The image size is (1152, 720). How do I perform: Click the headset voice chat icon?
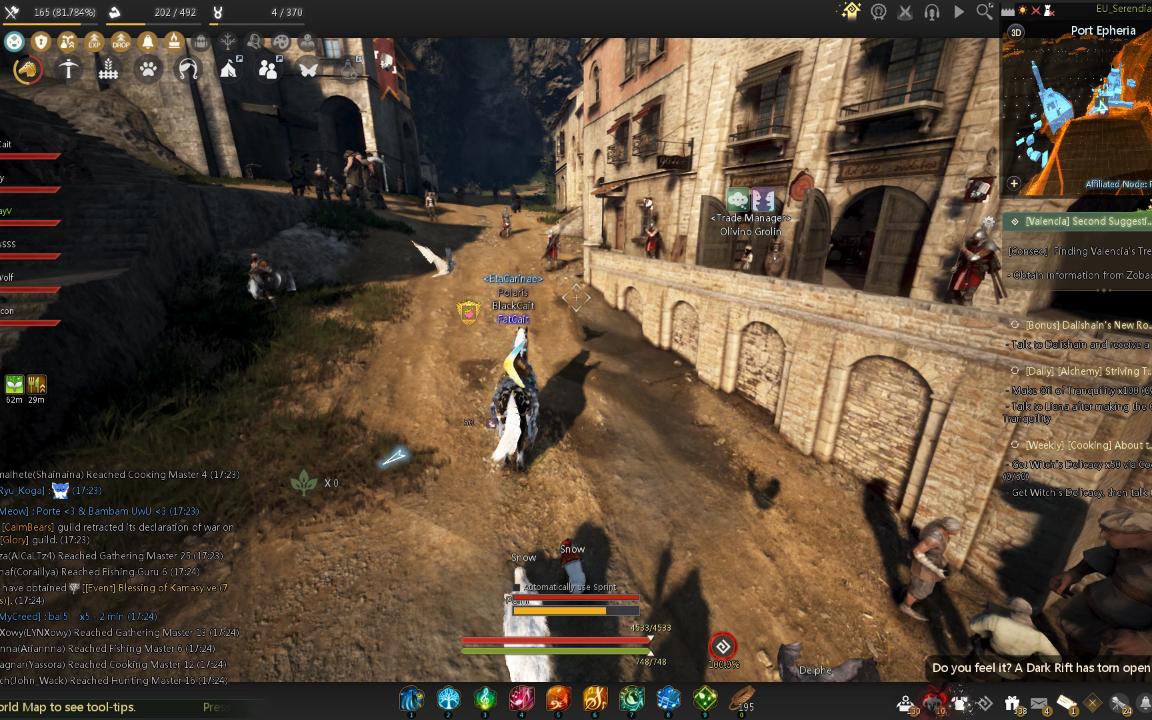(x=932, y=12)
